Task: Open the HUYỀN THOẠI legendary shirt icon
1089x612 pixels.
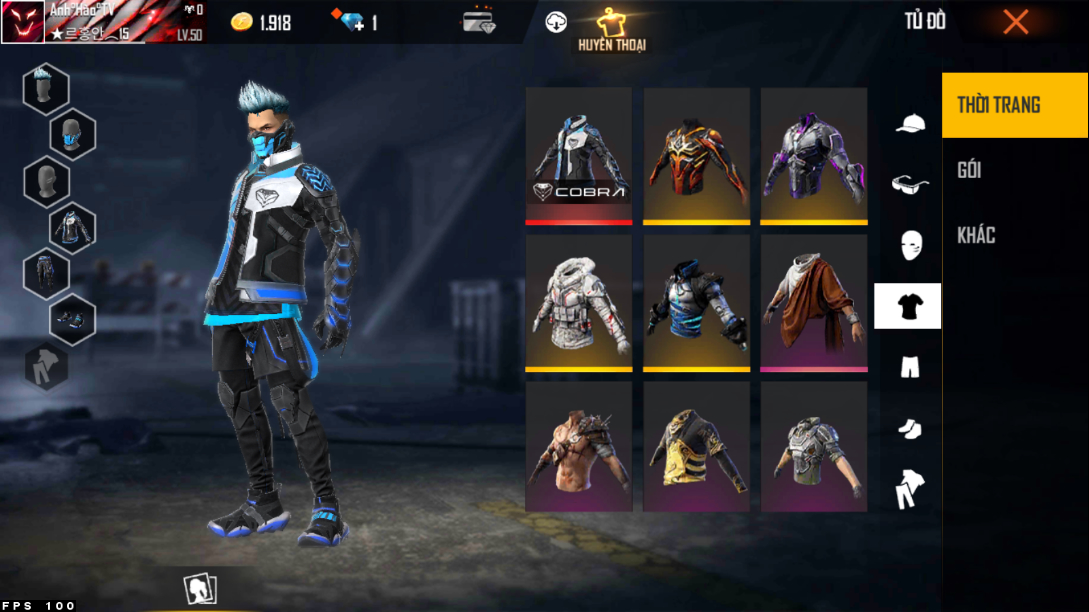Action: 611,28
